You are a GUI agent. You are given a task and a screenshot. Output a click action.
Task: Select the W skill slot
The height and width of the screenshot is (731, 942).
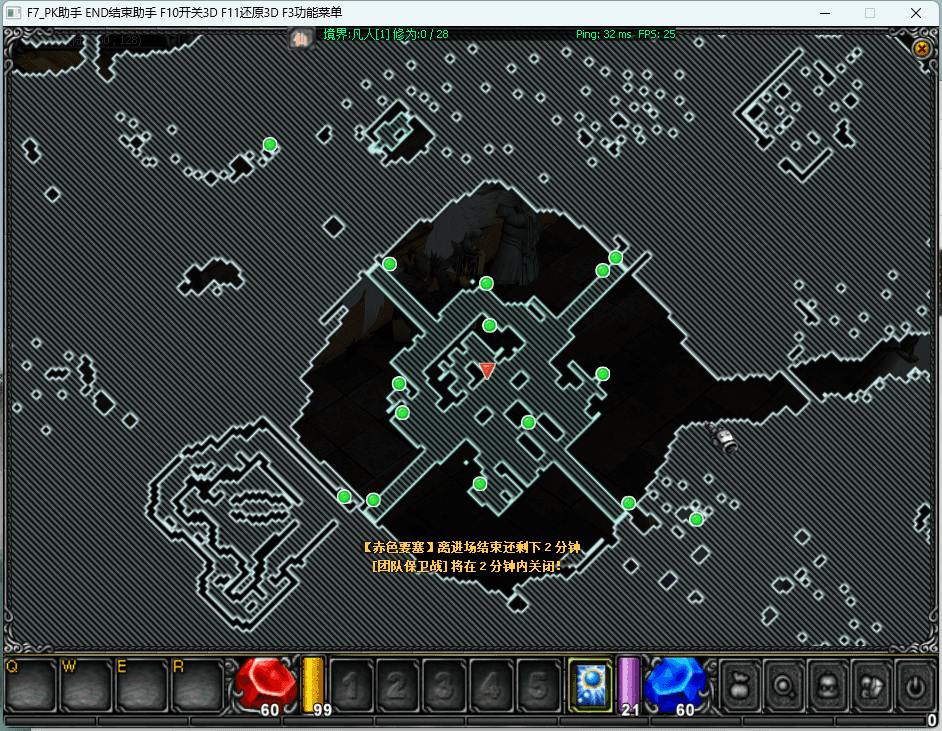[x=86, y=684]
